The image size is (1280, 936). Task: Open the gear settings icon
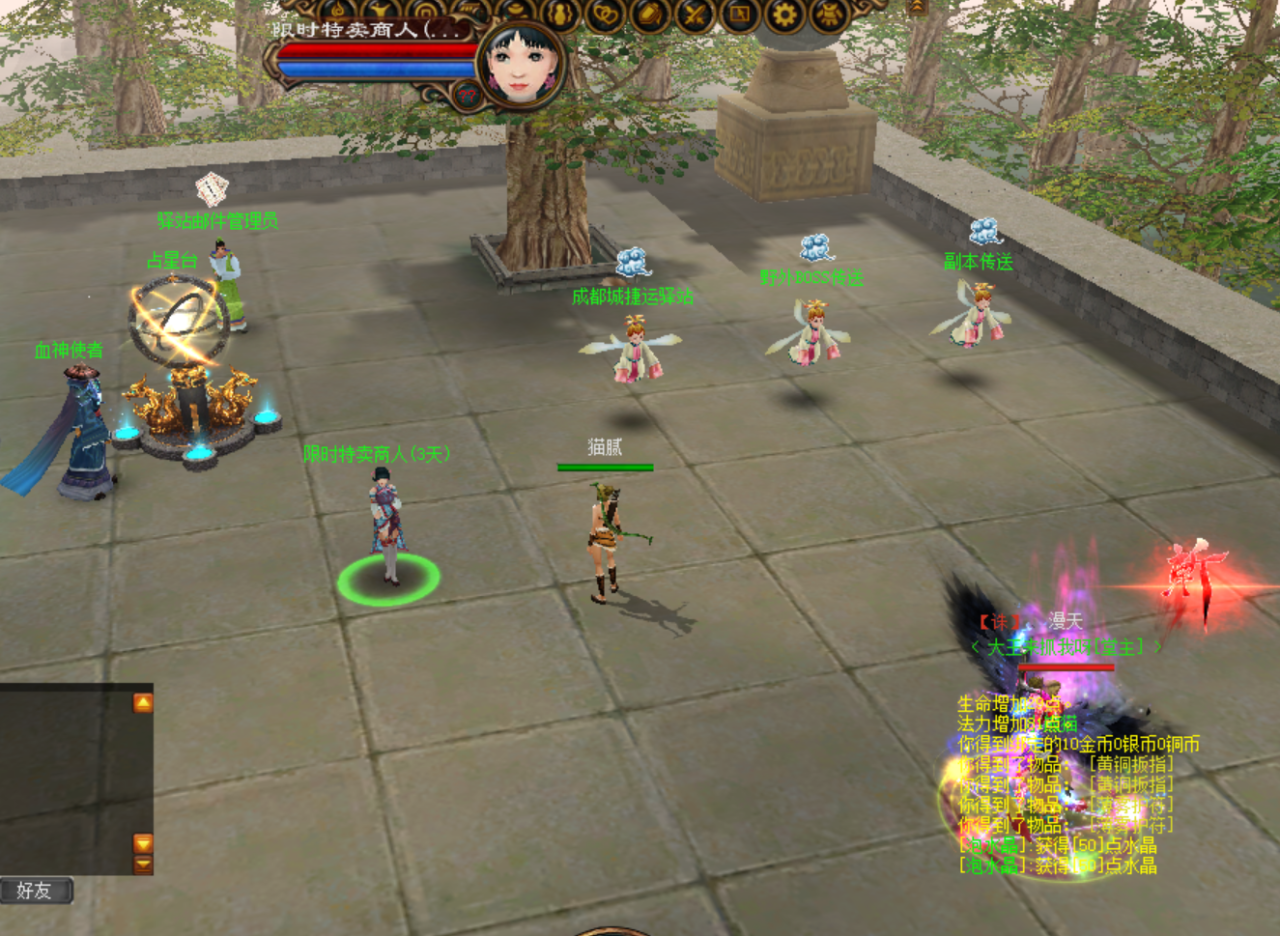(785, 14)
